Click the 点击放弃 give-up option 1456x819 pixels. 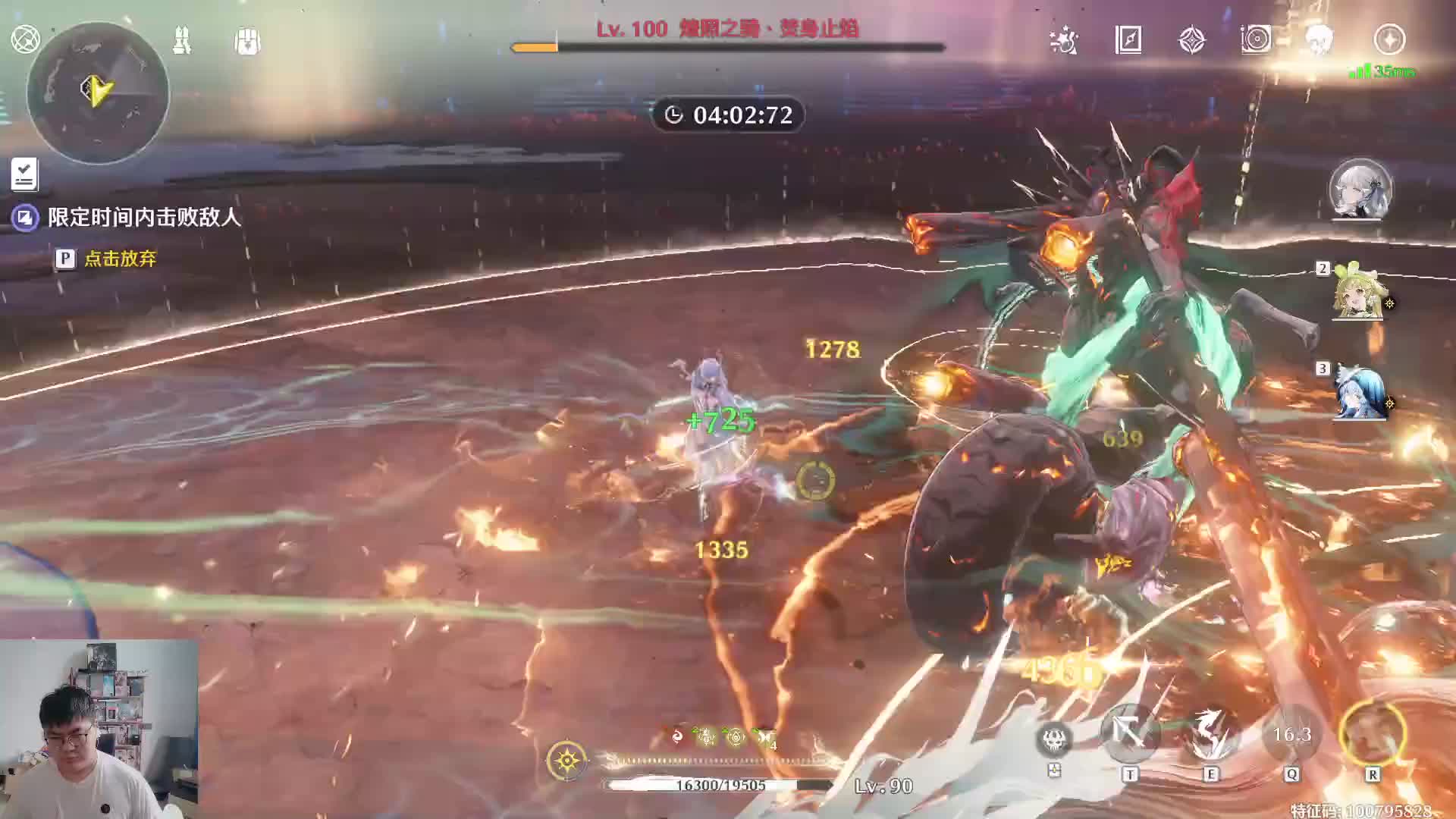120,259
